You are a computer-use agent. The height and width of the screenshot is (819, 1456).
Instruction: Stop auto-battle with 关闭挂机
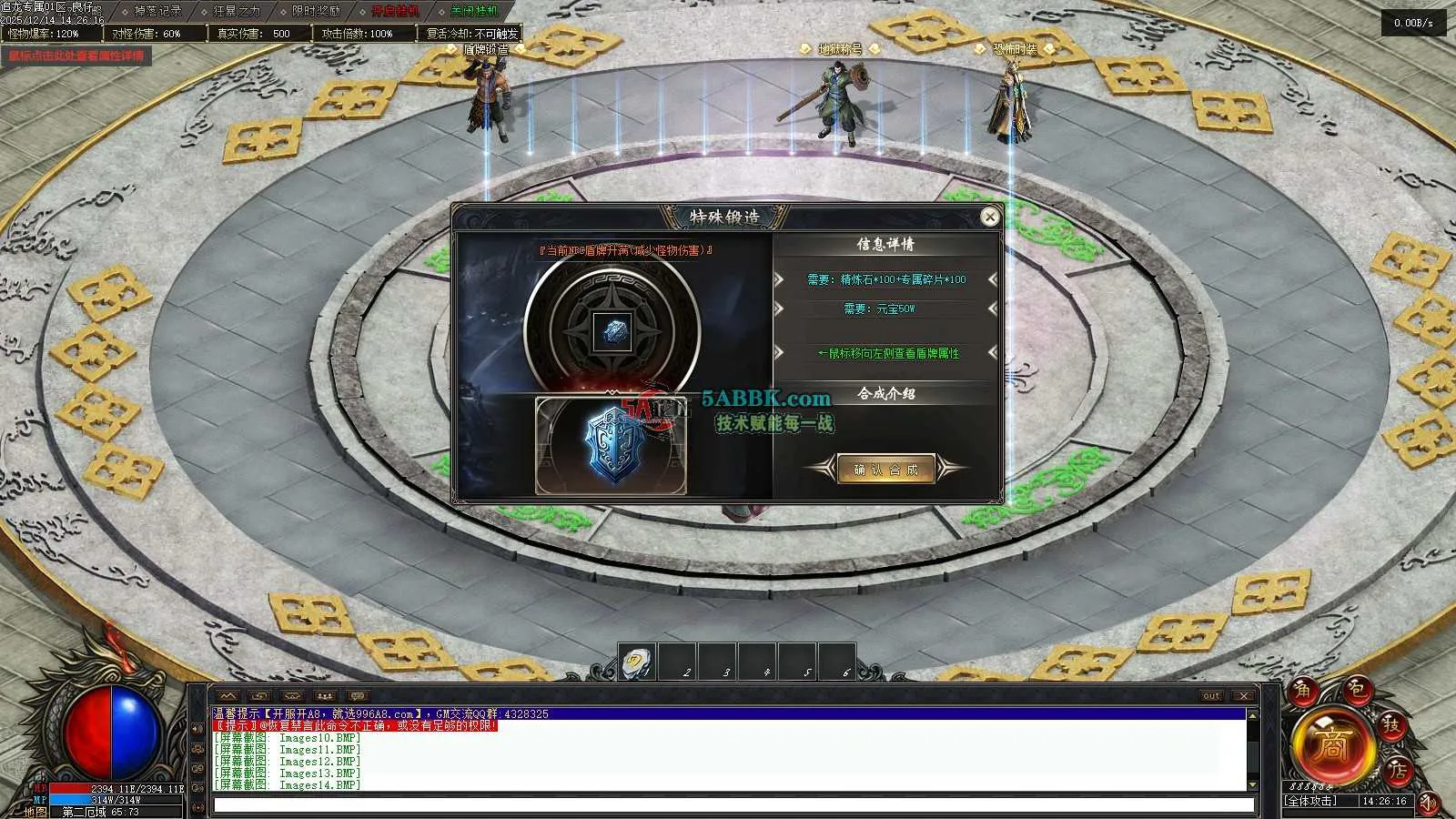point(474,11)
